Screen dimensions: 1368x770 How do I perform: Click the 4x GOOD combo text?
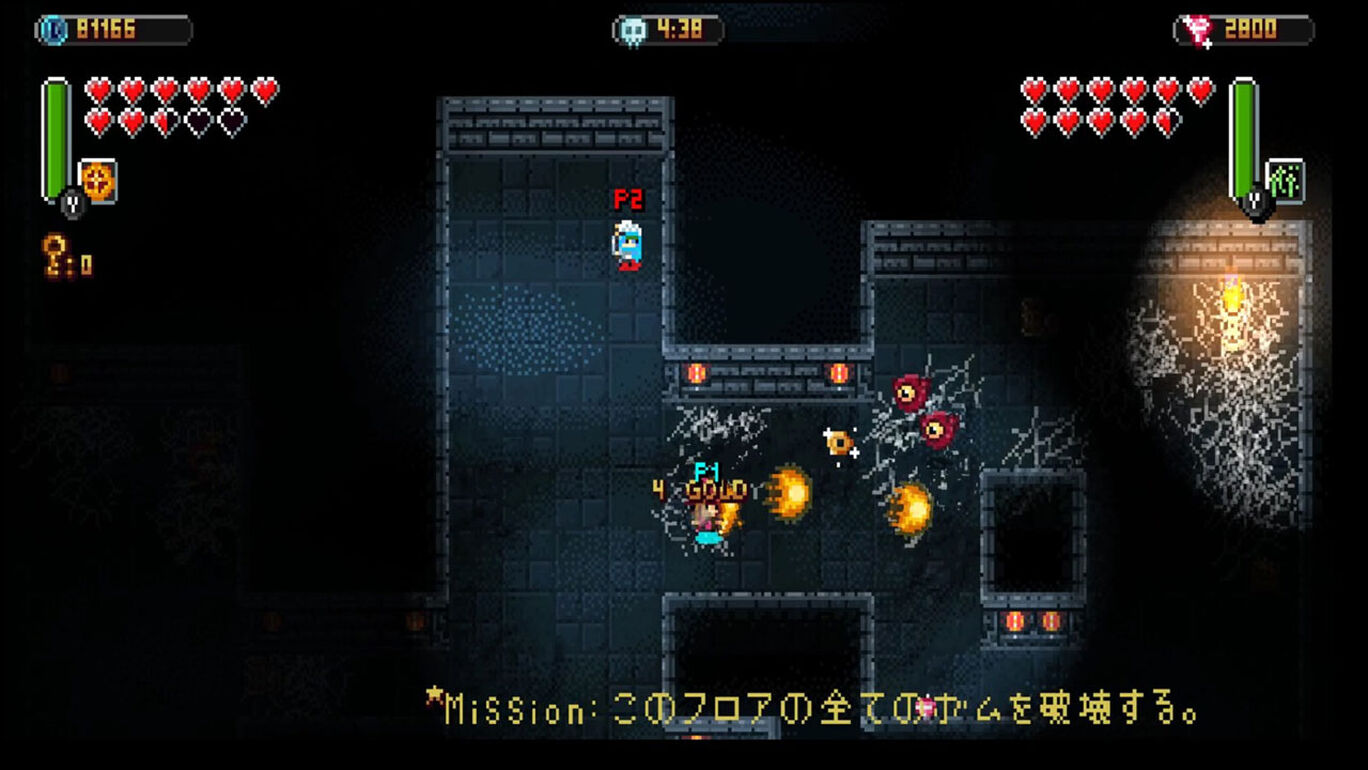[700, 490]
